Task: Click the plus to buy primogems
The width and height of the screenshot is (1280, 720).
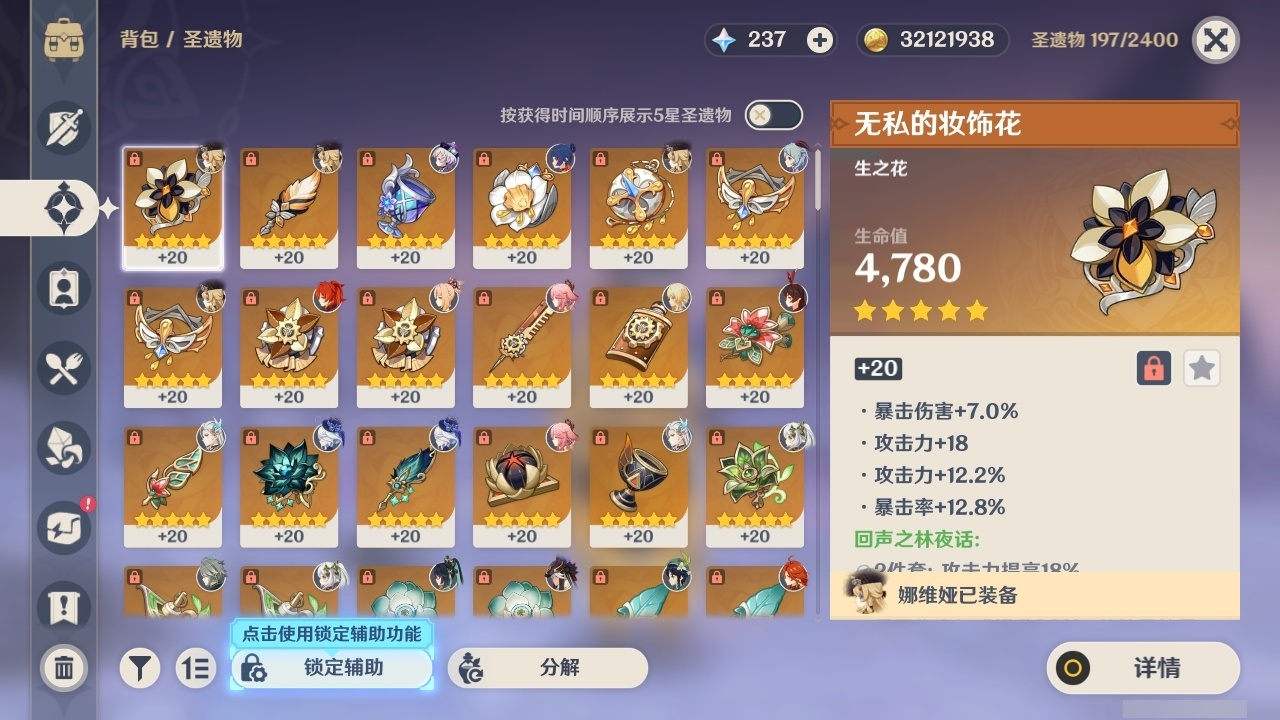Action: pos(820,40)
